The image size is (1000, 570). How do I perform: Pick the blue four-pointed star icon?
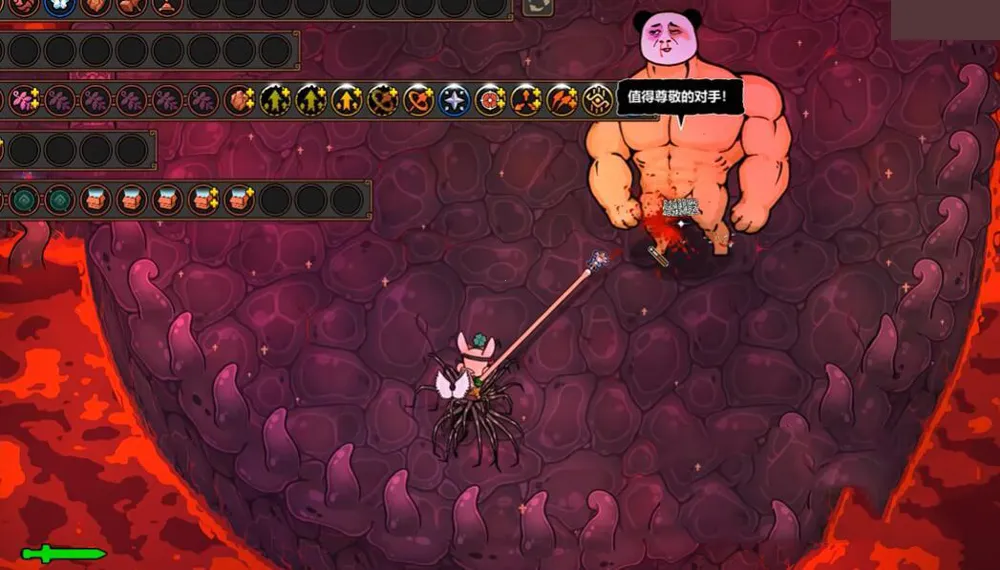pyautogui.click(x=454, y=100)
